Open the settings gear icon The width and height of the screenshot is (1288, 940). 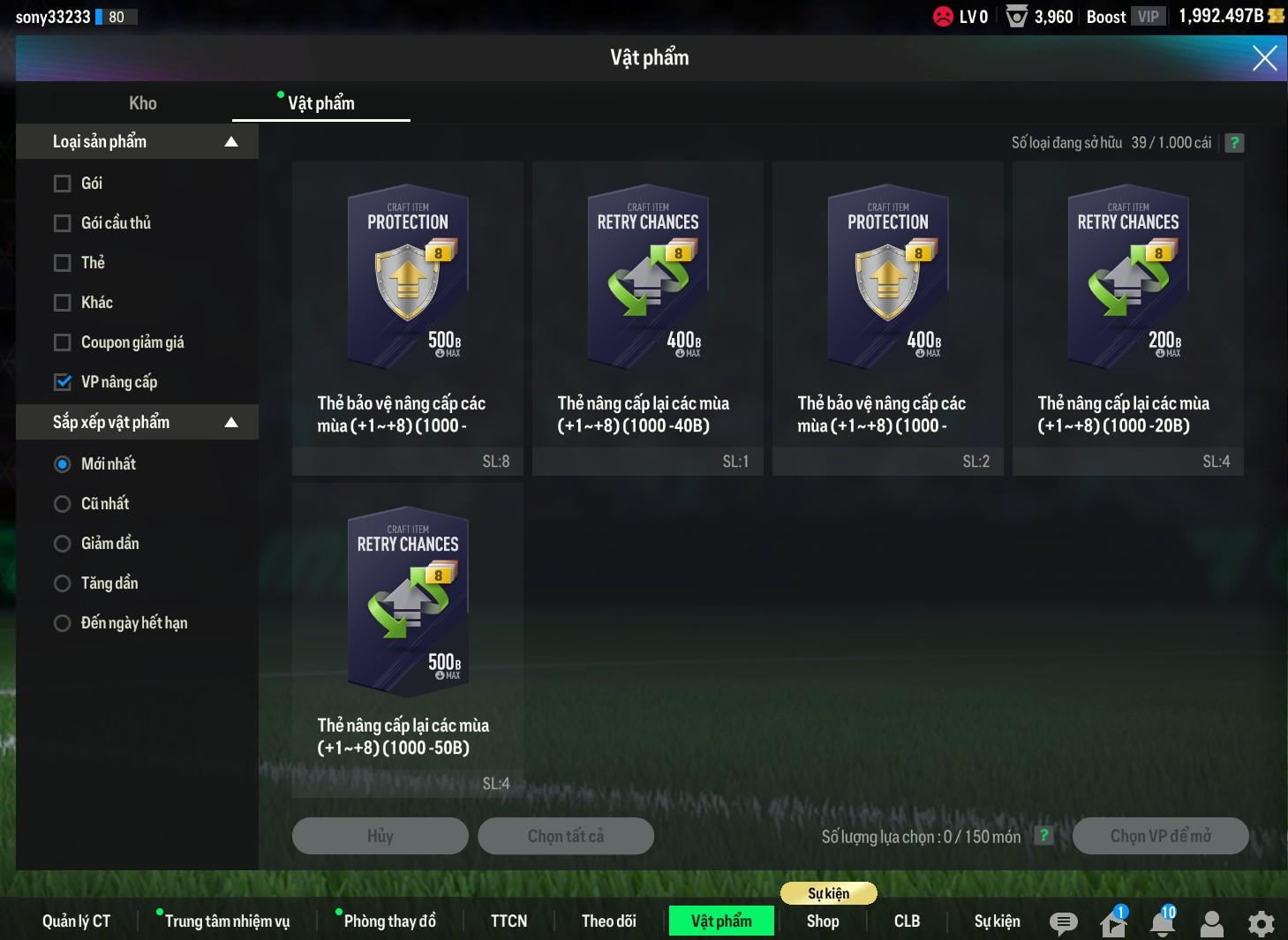[x=1261, y=923]
